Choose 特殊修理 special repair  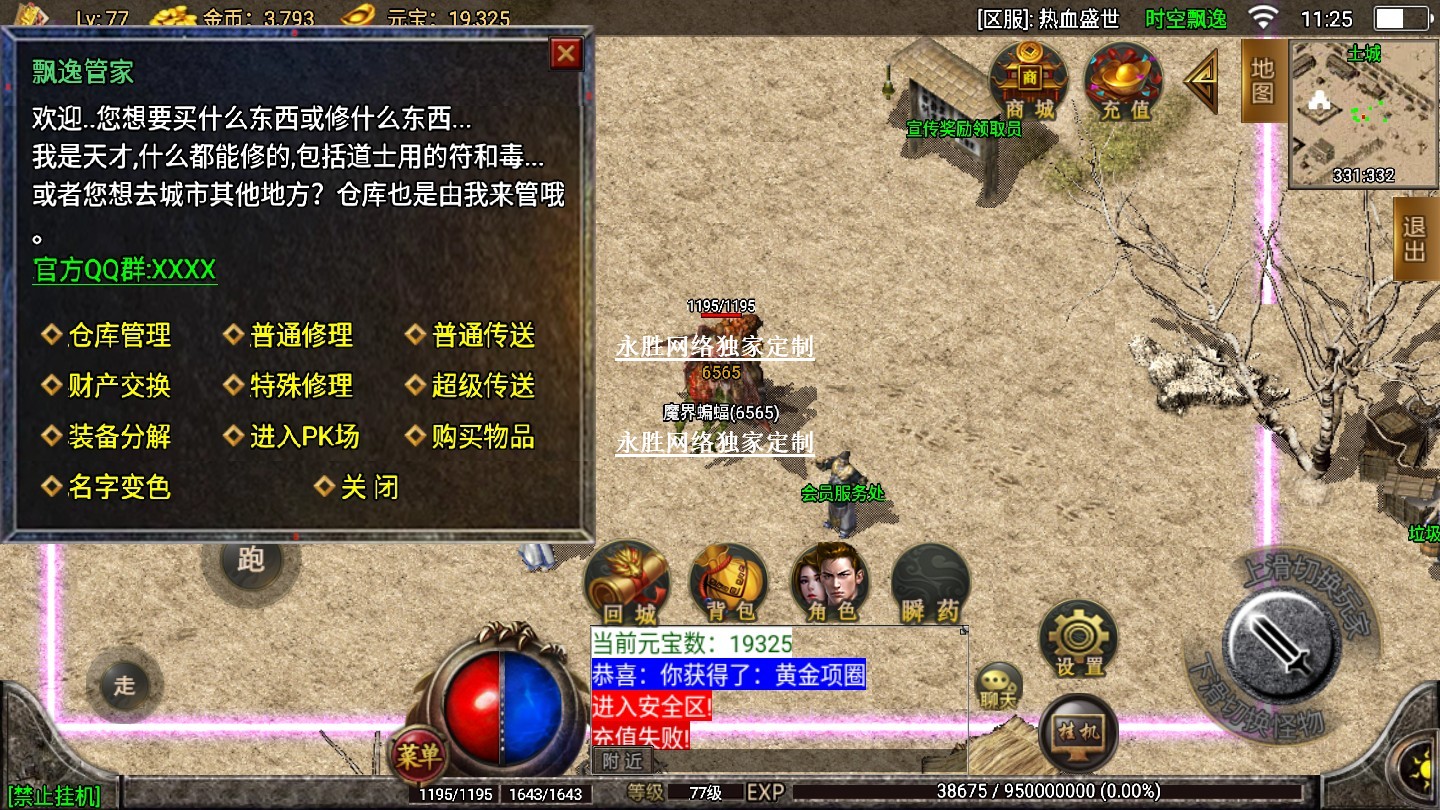point(301,386)
